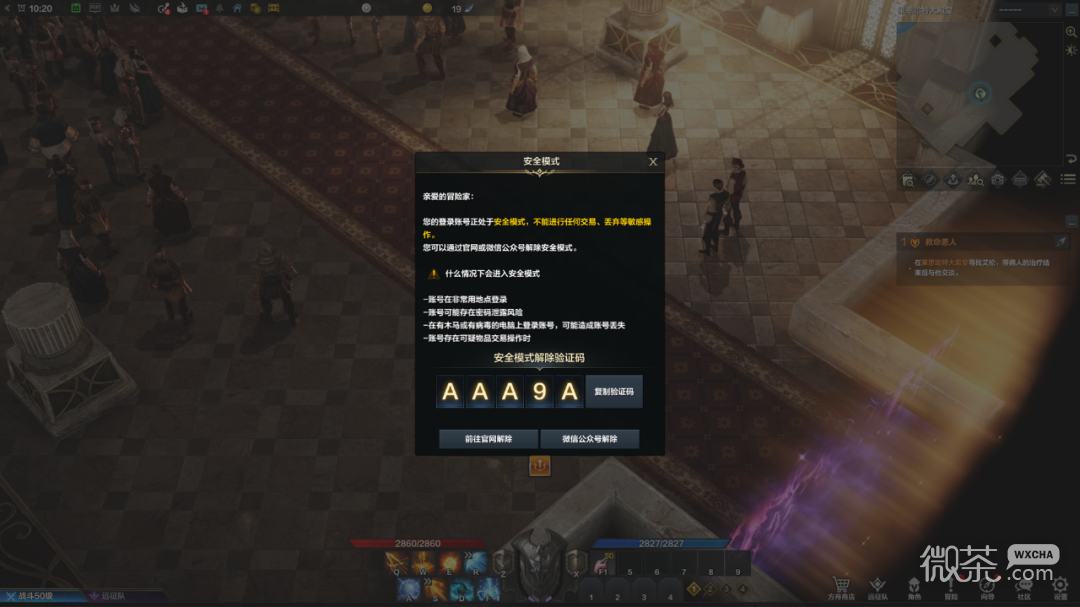Open the 冒险 adventure menu
The image size is (1080, 607).
(950, 588)
